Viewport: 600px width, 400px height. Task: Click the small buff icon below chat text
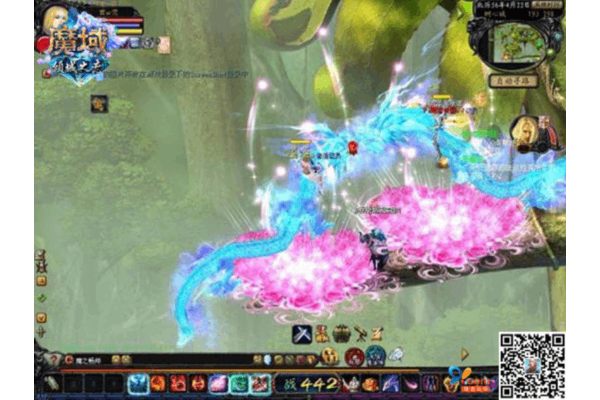point(99,102)
